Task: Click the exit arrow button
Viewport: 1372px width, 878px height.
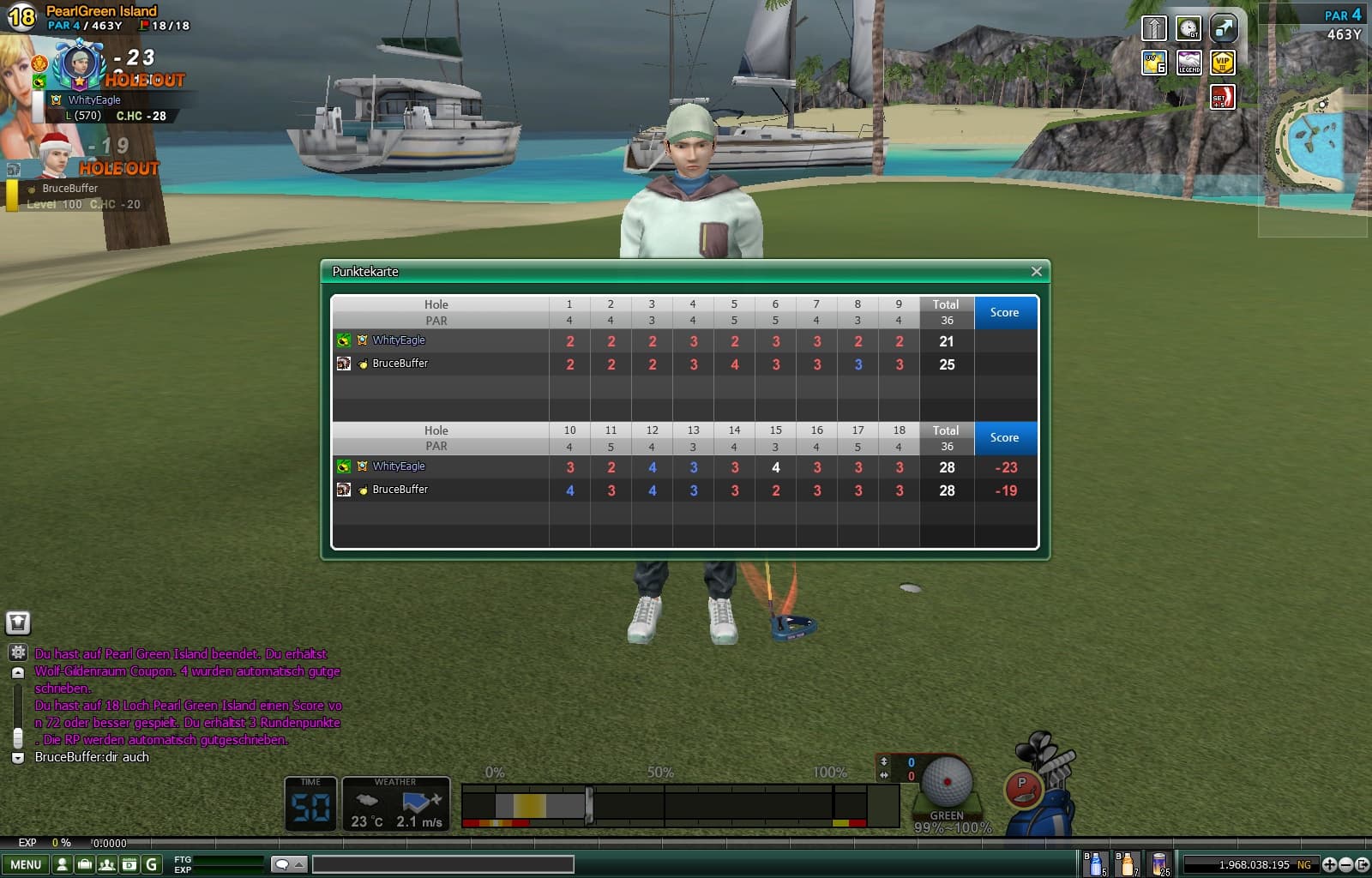Action: pos(1362,864)
